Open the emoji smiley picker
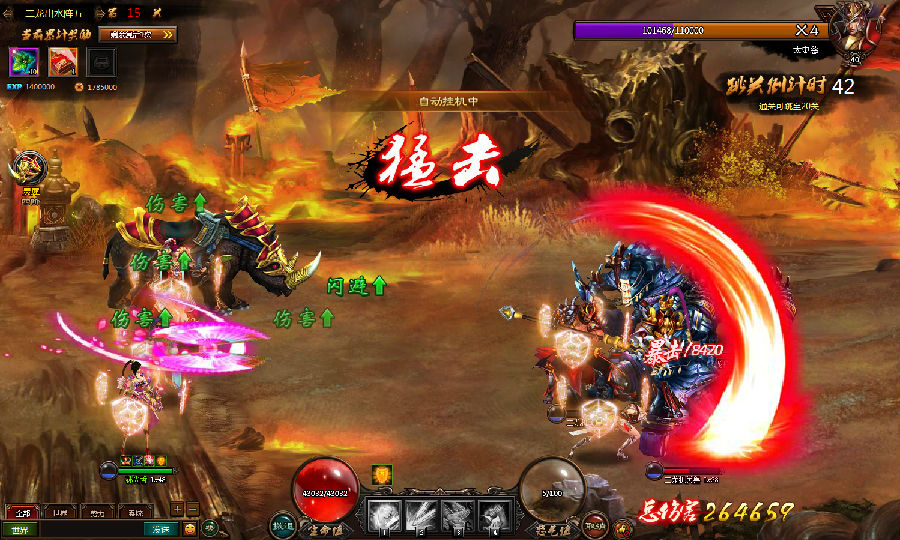 pyautogui.click(x=189, y=528)
